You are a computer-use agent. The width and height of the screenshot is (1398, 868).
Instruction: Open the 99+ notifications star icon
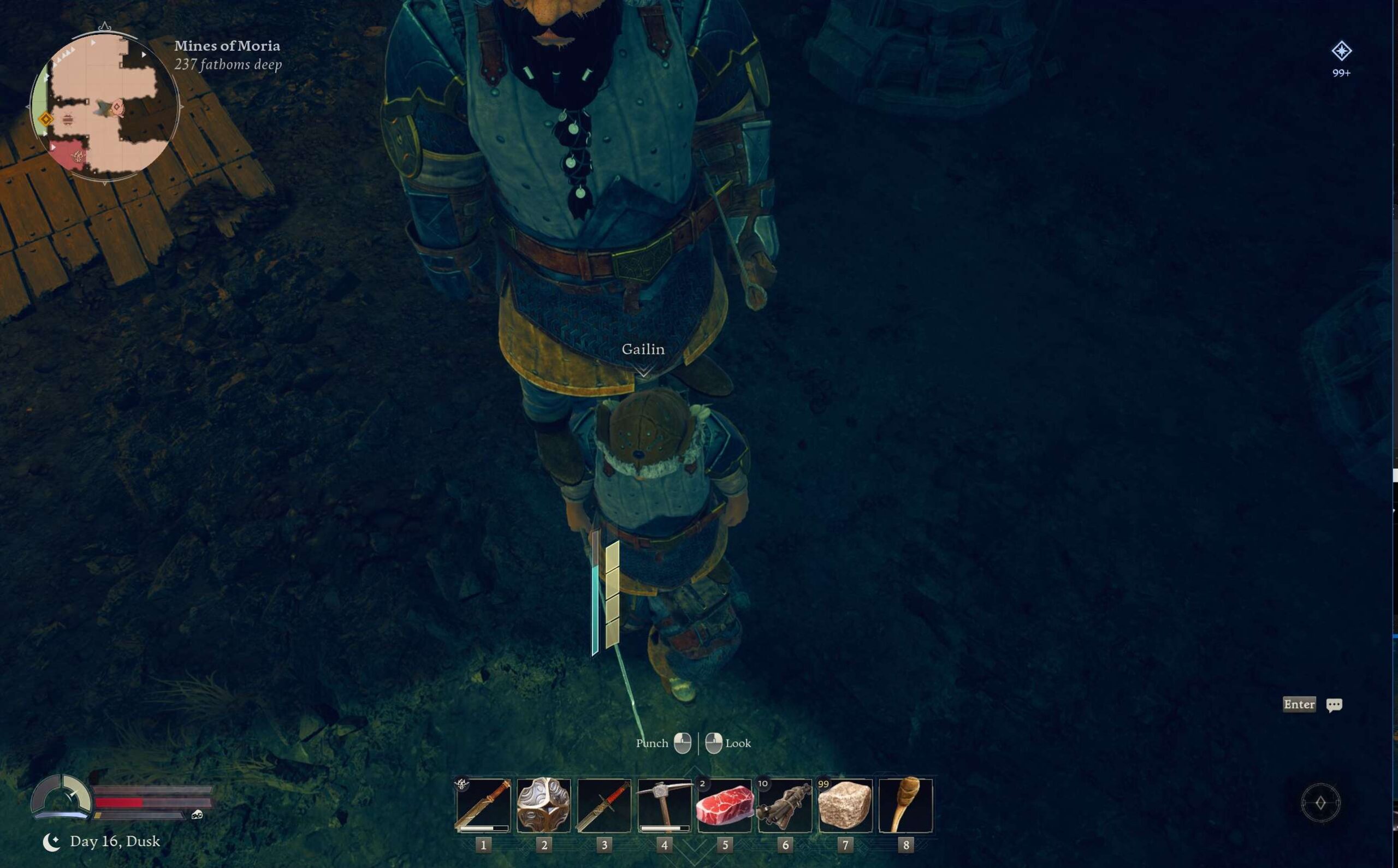pyautogui.click(x=1341, y=52)
